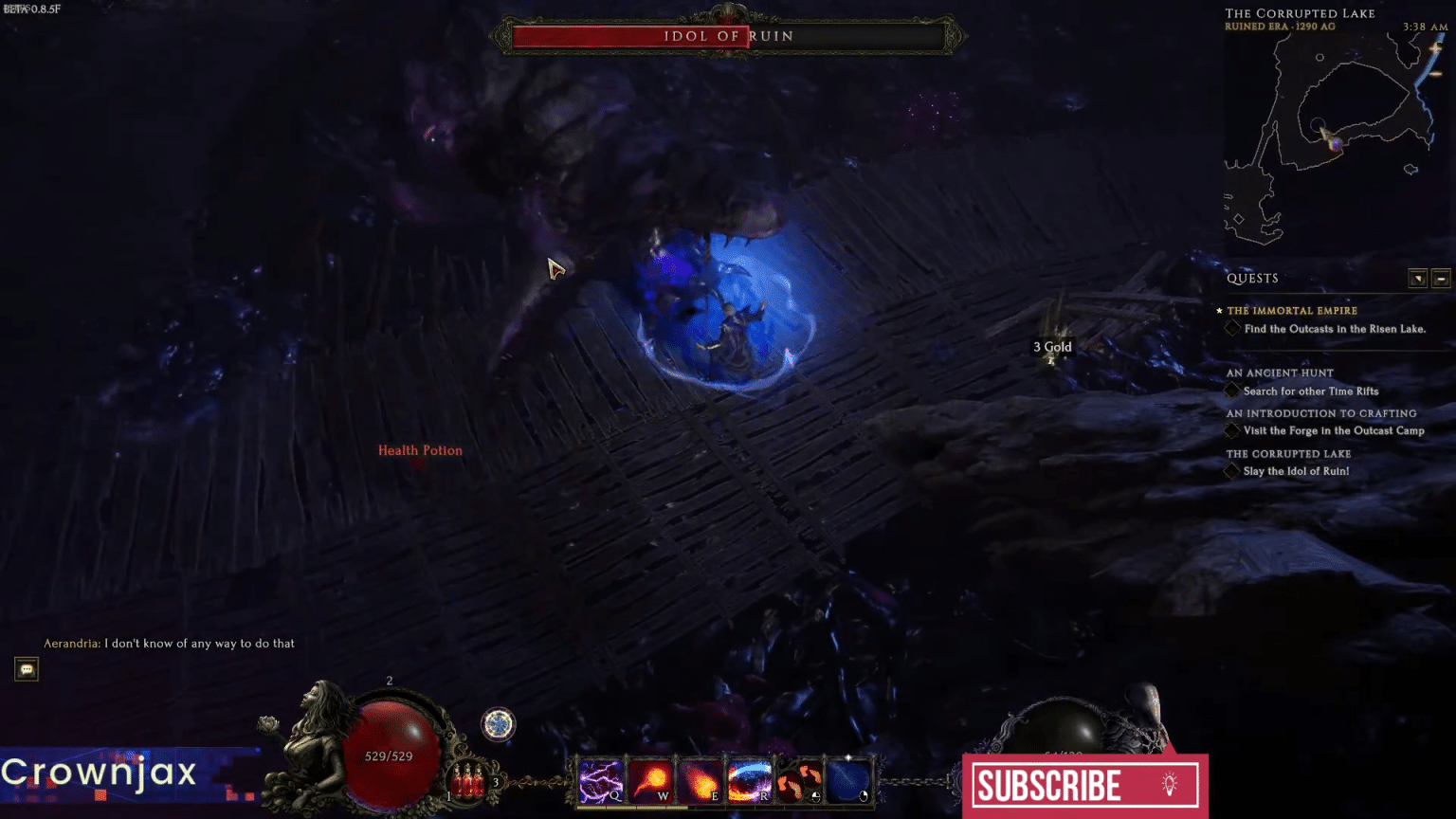The image size is (1456, 819).
Task: Select The Corrupted Lake quest title
Action: point(1288,454)
